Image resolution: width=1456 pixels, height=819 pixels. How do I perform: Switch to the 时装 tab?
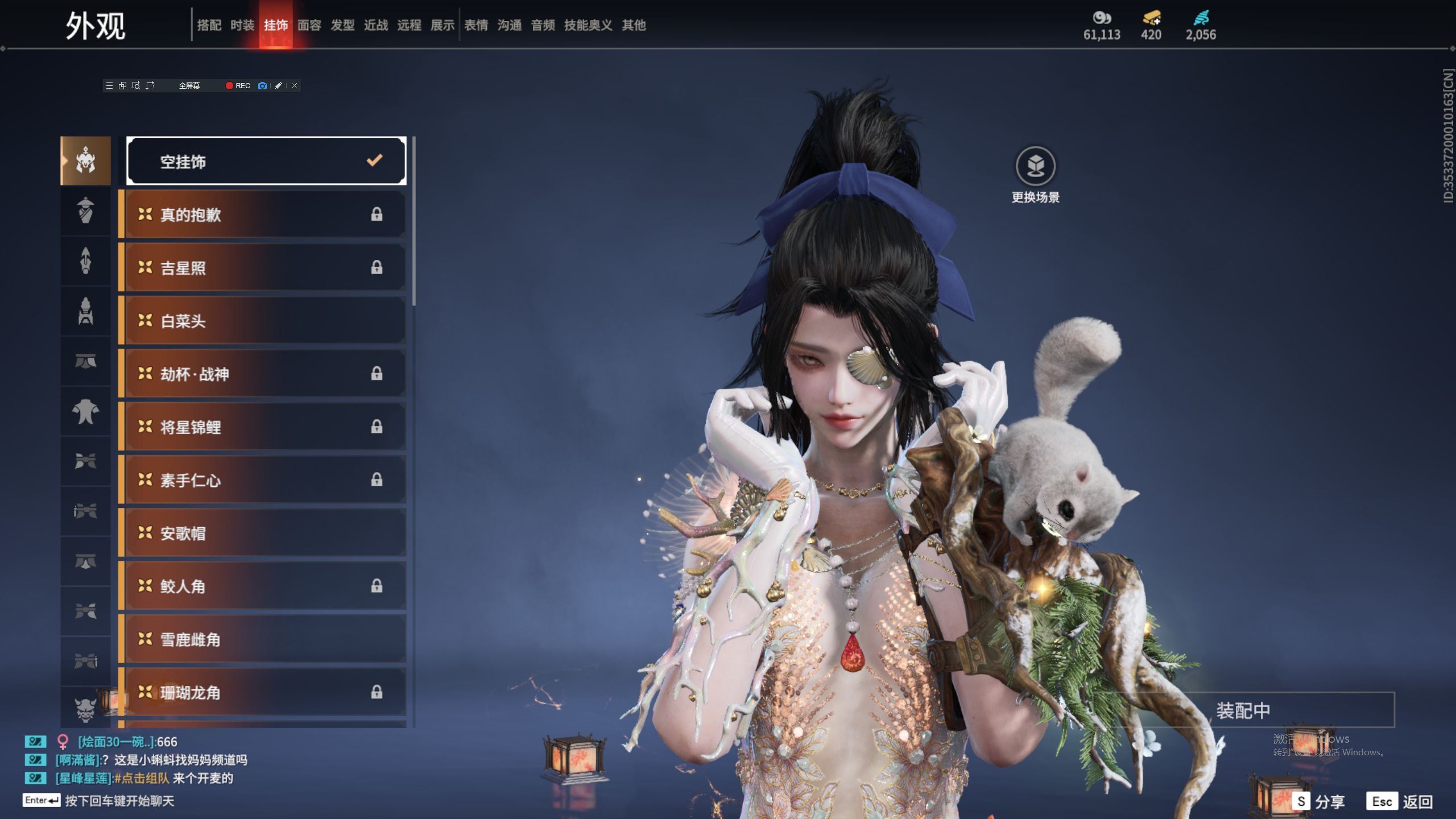point(242,25)
